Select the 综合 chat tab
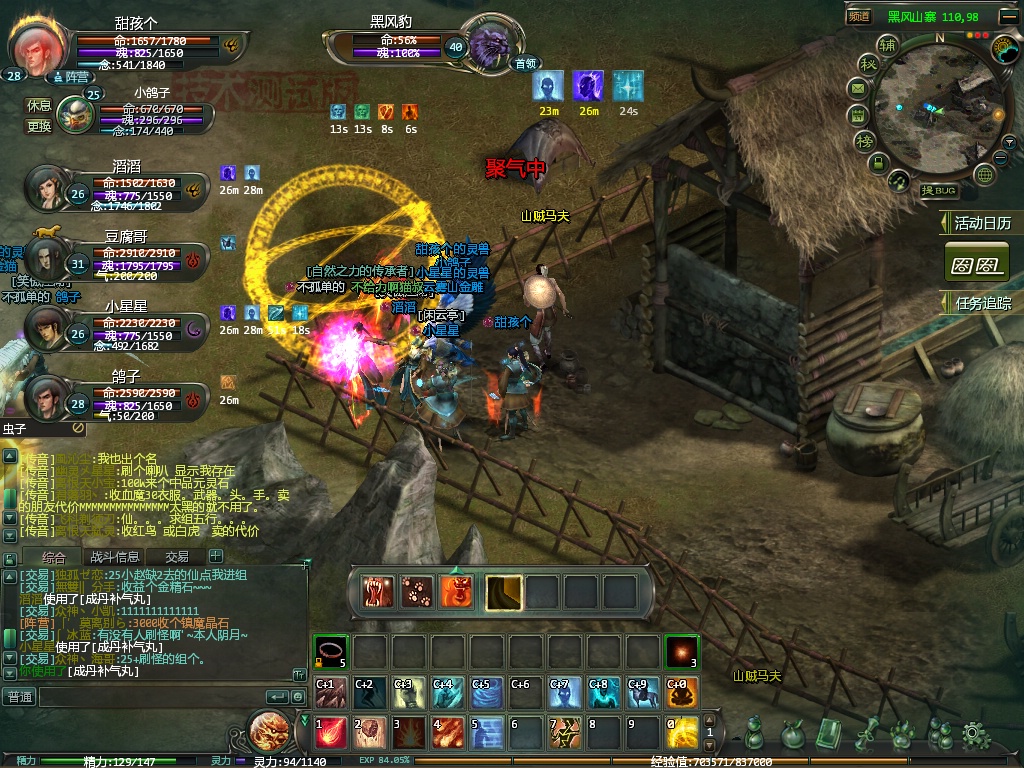 54,556
